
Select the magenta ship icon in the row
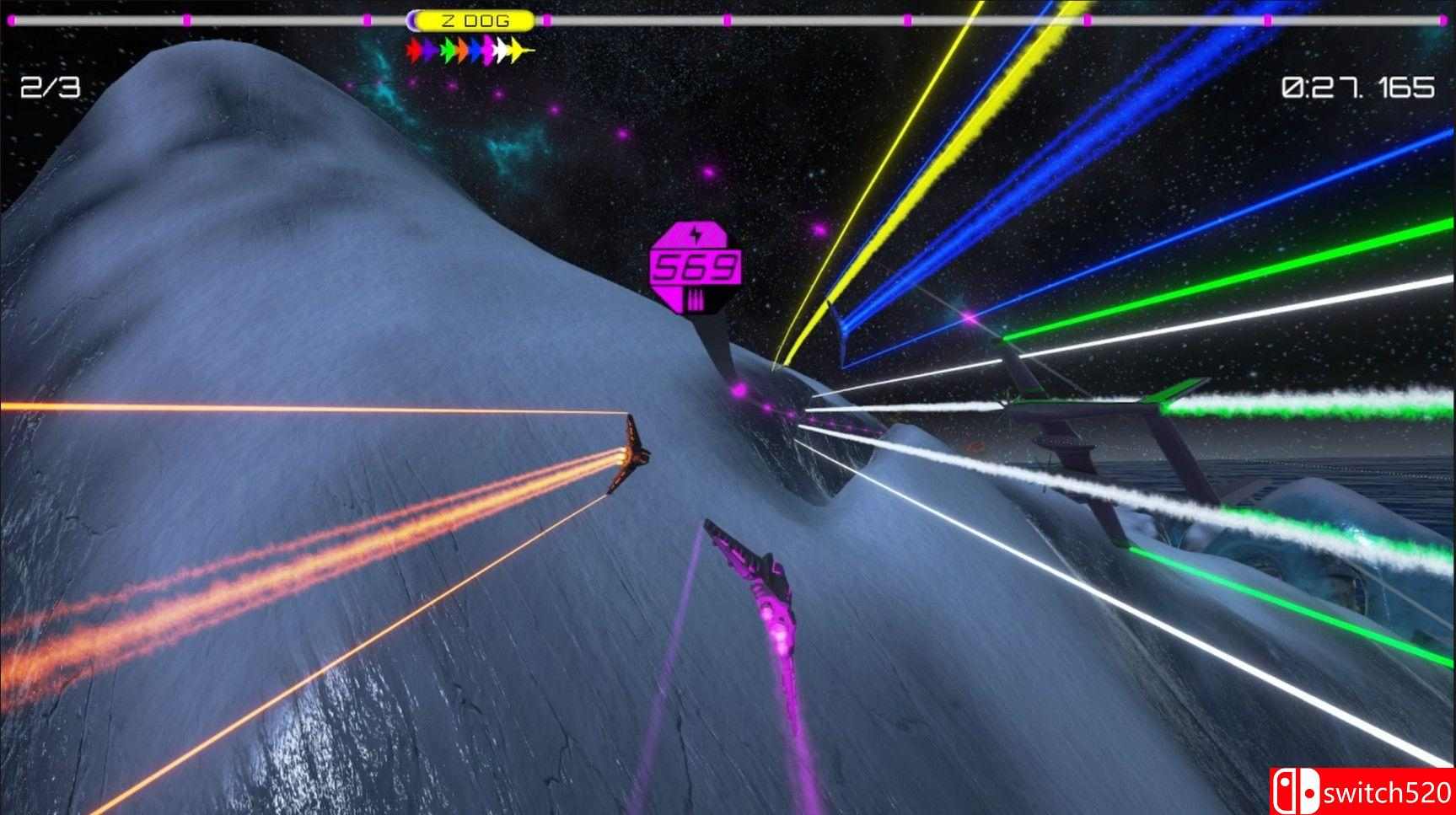[489, 50]
